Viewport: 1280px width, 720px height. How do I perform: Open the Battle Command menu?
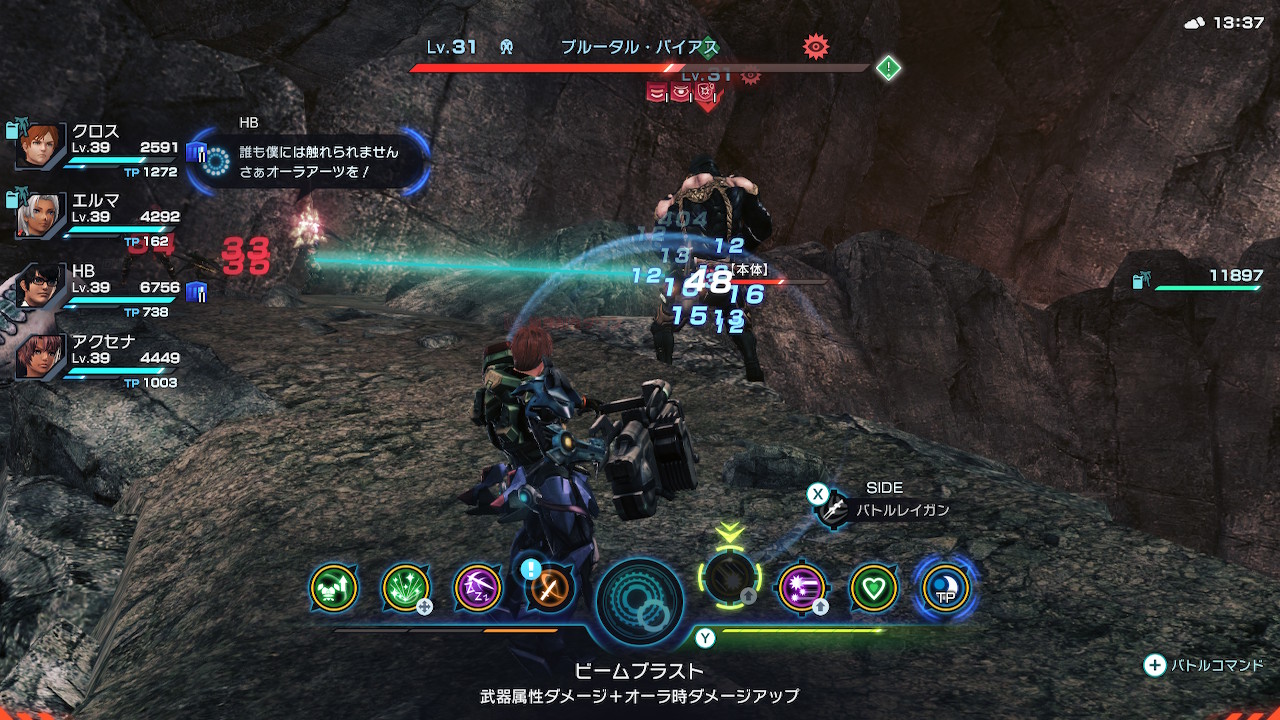tap(1205, 665)
